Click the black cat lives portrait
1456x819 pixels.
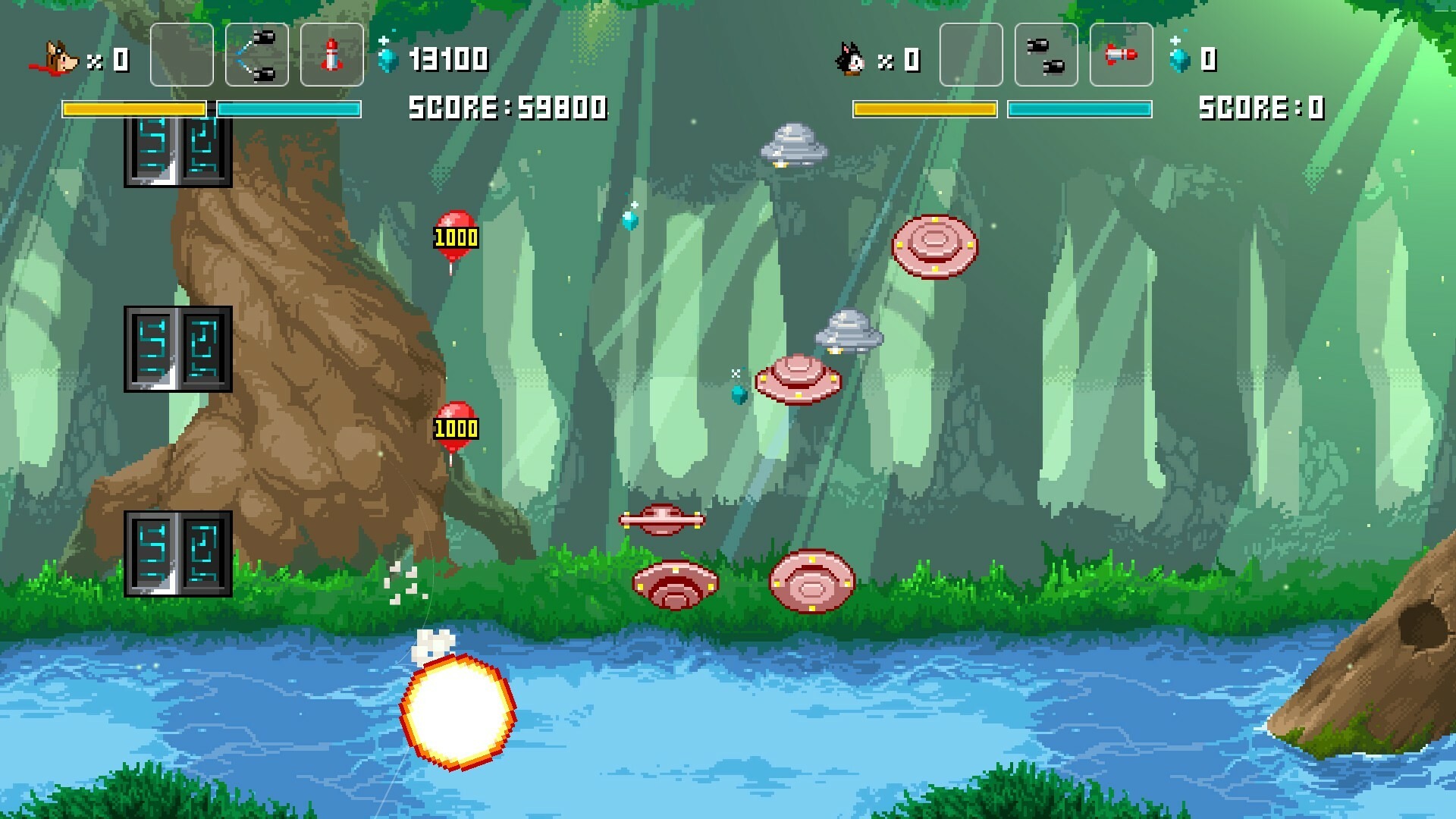850,58
